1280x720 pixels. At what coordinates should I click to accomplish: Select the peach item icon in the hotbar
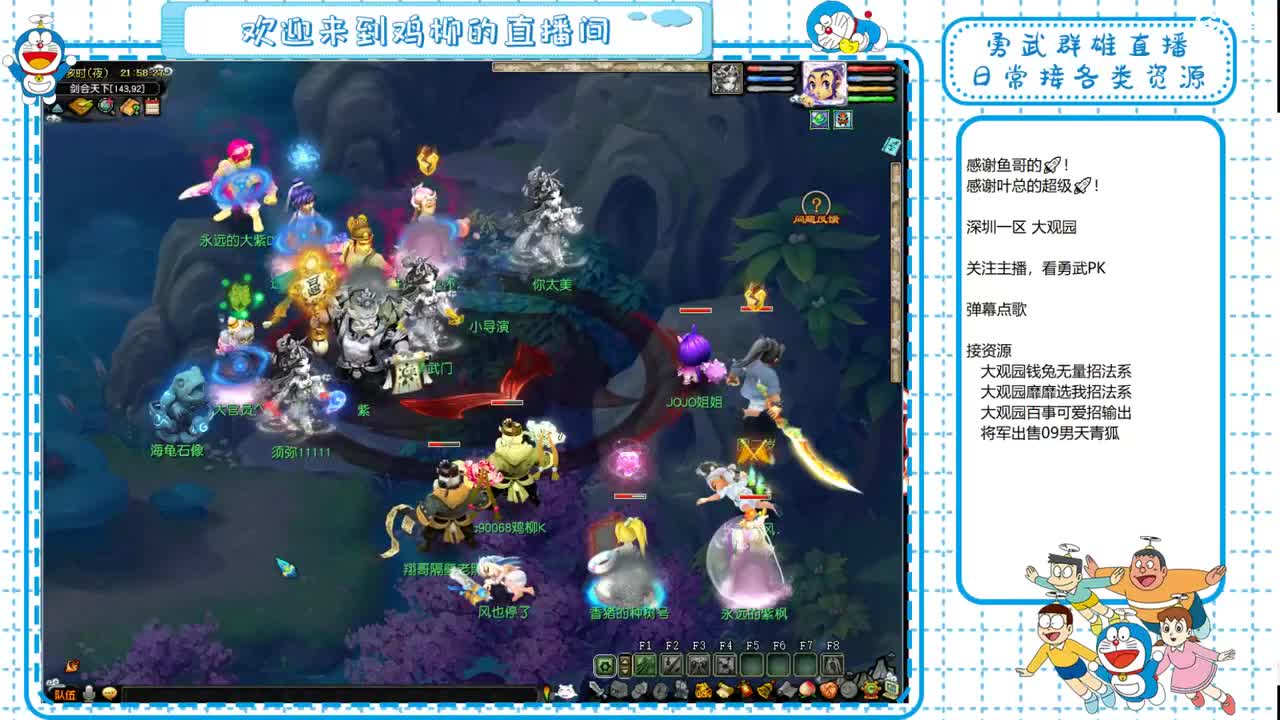[x=806, y=690]
